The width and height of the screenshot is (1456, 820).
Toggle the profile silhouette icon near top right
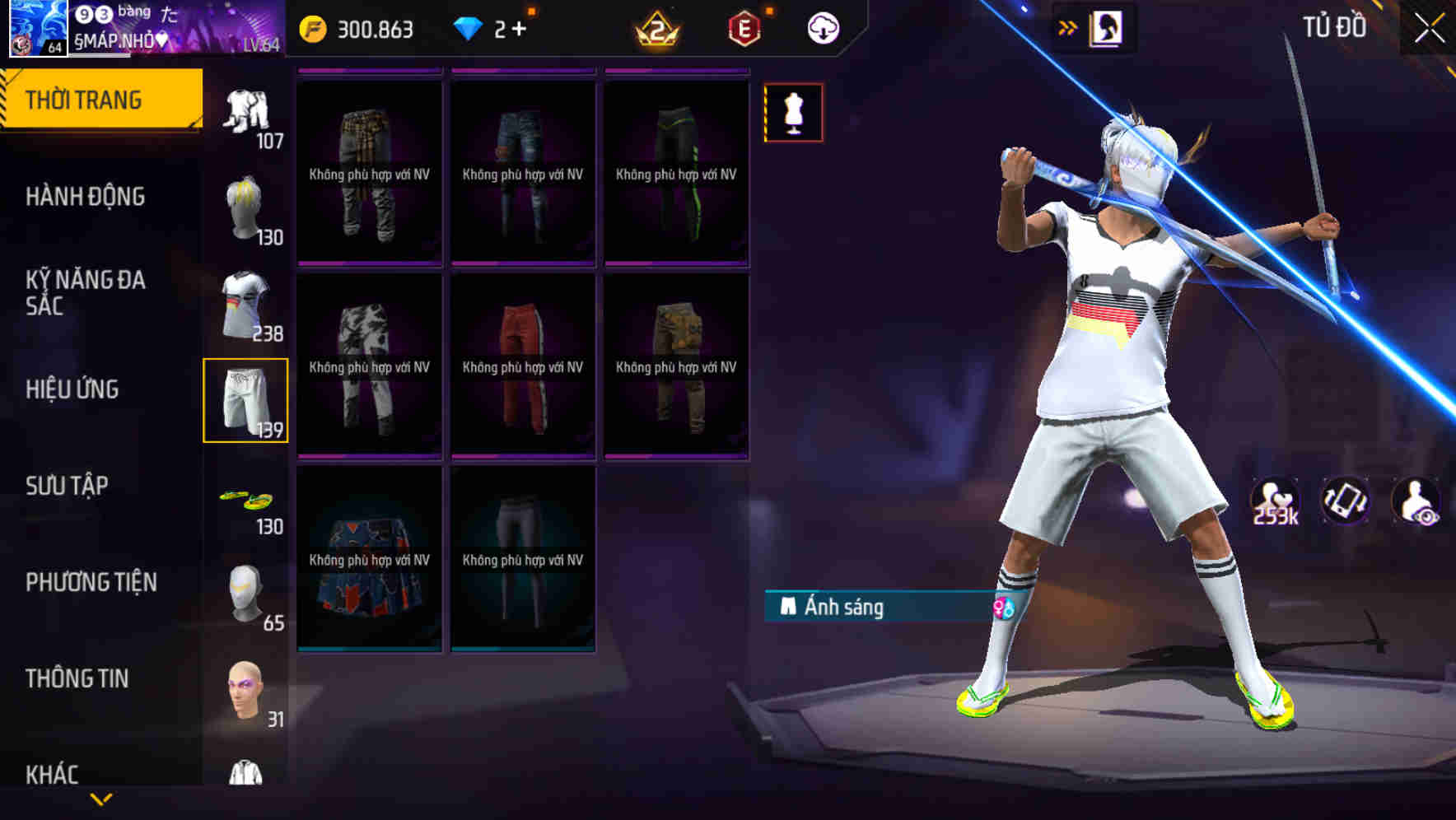(1105, 27)
